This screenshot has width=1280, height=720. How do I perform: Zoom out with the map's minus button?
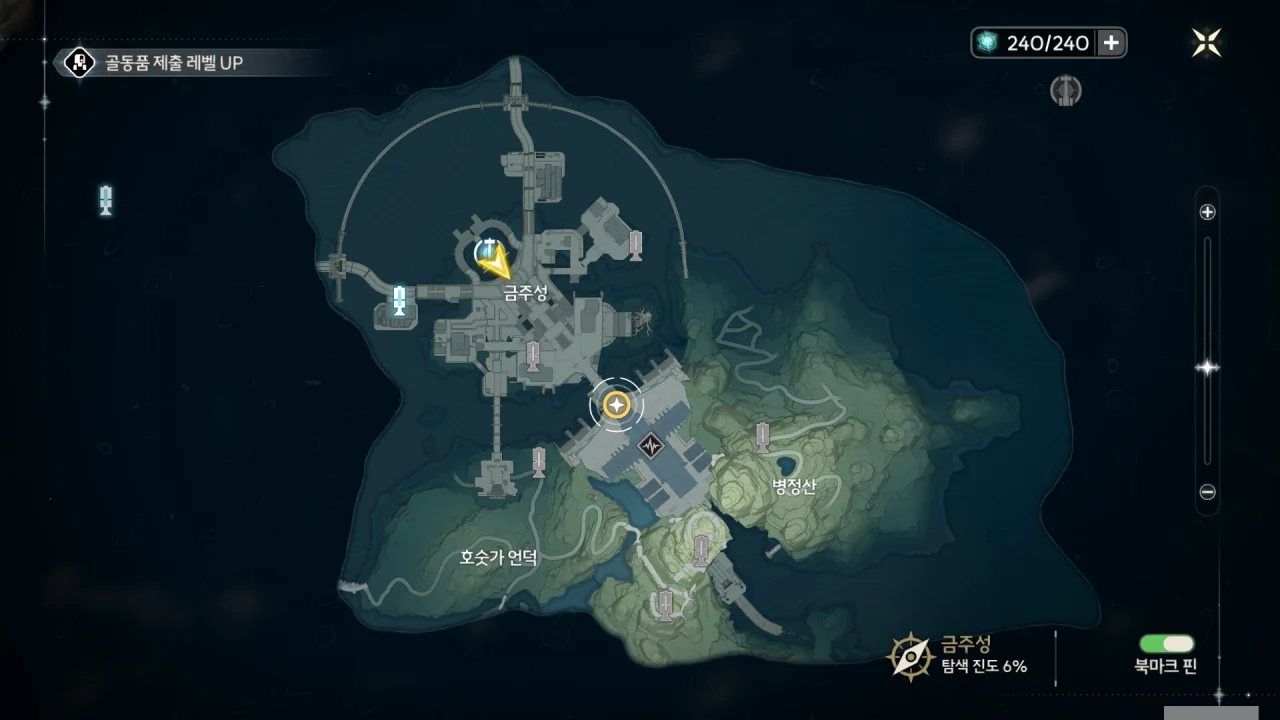tap(1207, 492)
